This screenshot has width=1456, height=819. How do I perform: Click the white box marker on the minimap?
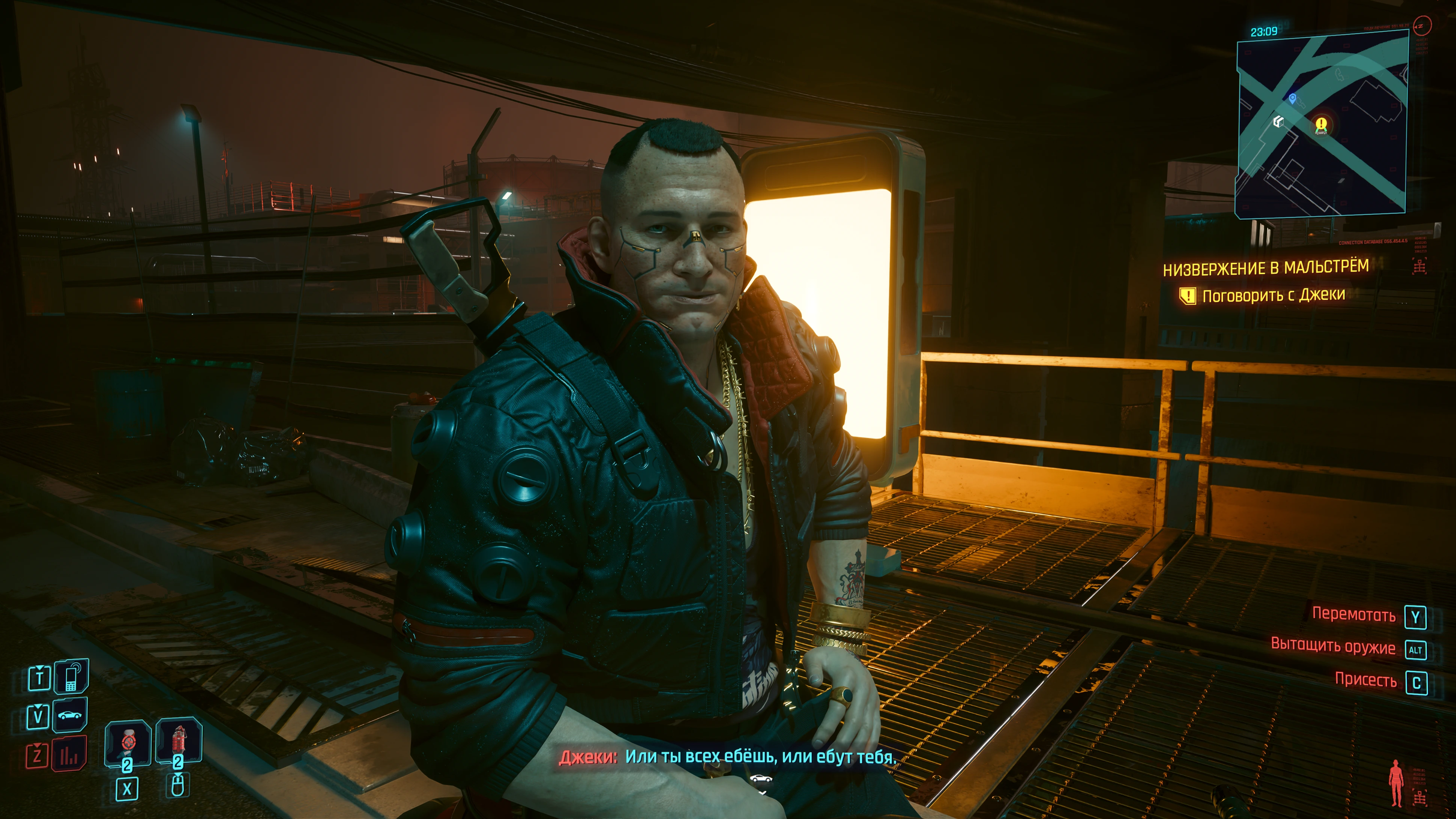1278,122
